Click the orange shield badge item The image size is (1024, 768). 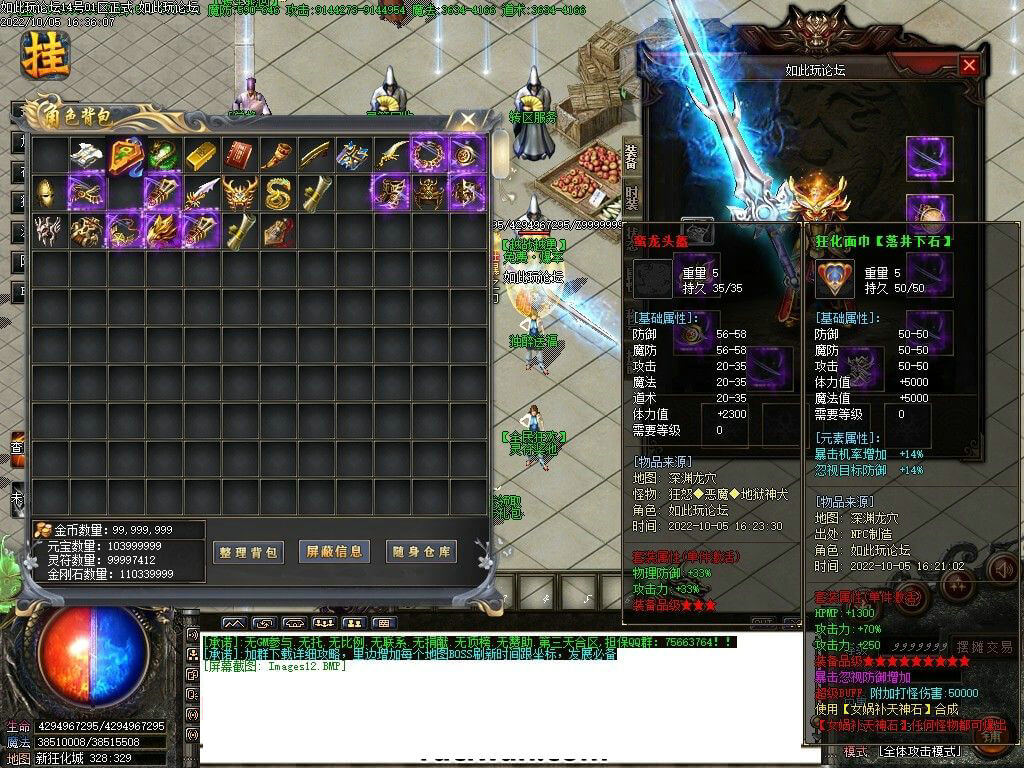tap(124, 154)
